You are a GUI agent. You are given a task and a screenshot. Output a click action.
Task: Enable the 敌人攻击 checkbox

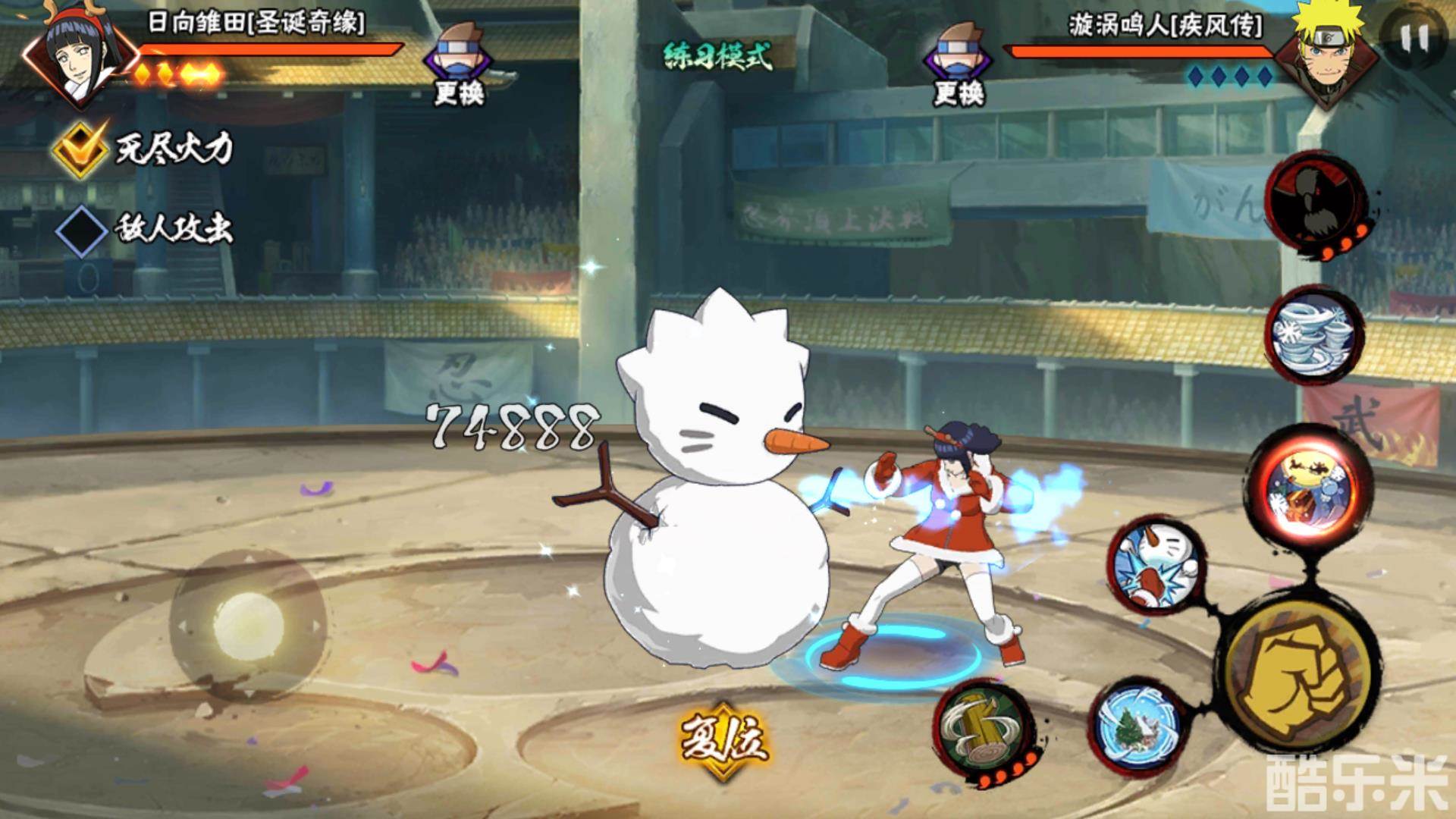point(81,229)
